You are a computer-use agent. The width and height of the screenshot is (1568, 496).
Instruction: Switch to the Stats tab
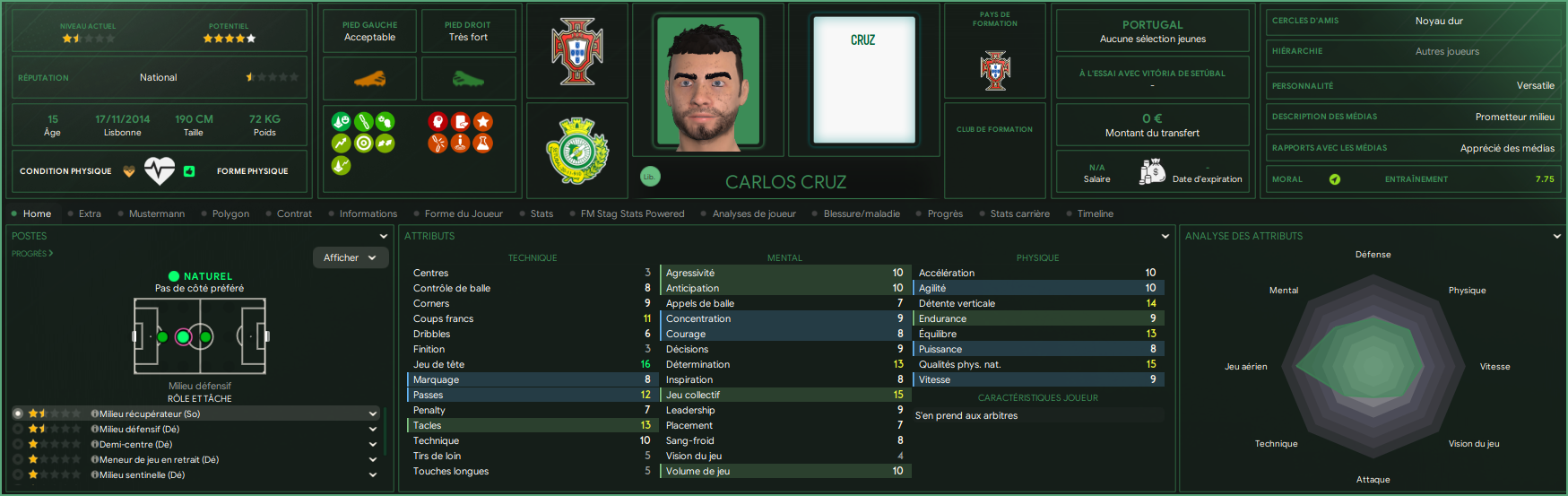[x=541, y=213]
